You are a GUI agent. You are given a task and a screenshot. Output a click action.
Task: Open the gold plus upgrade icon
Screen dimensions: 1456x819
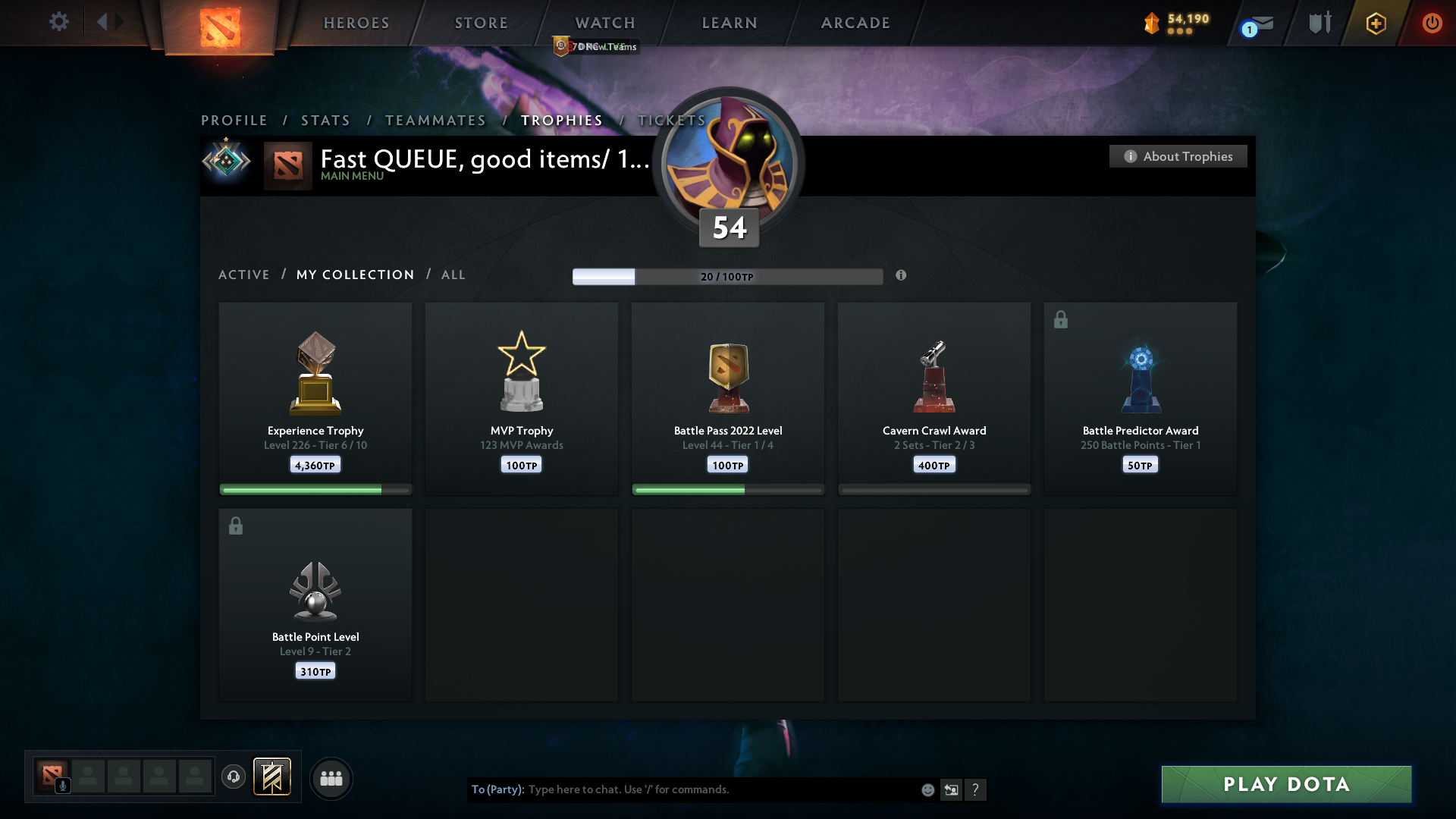coord(1375,24)
